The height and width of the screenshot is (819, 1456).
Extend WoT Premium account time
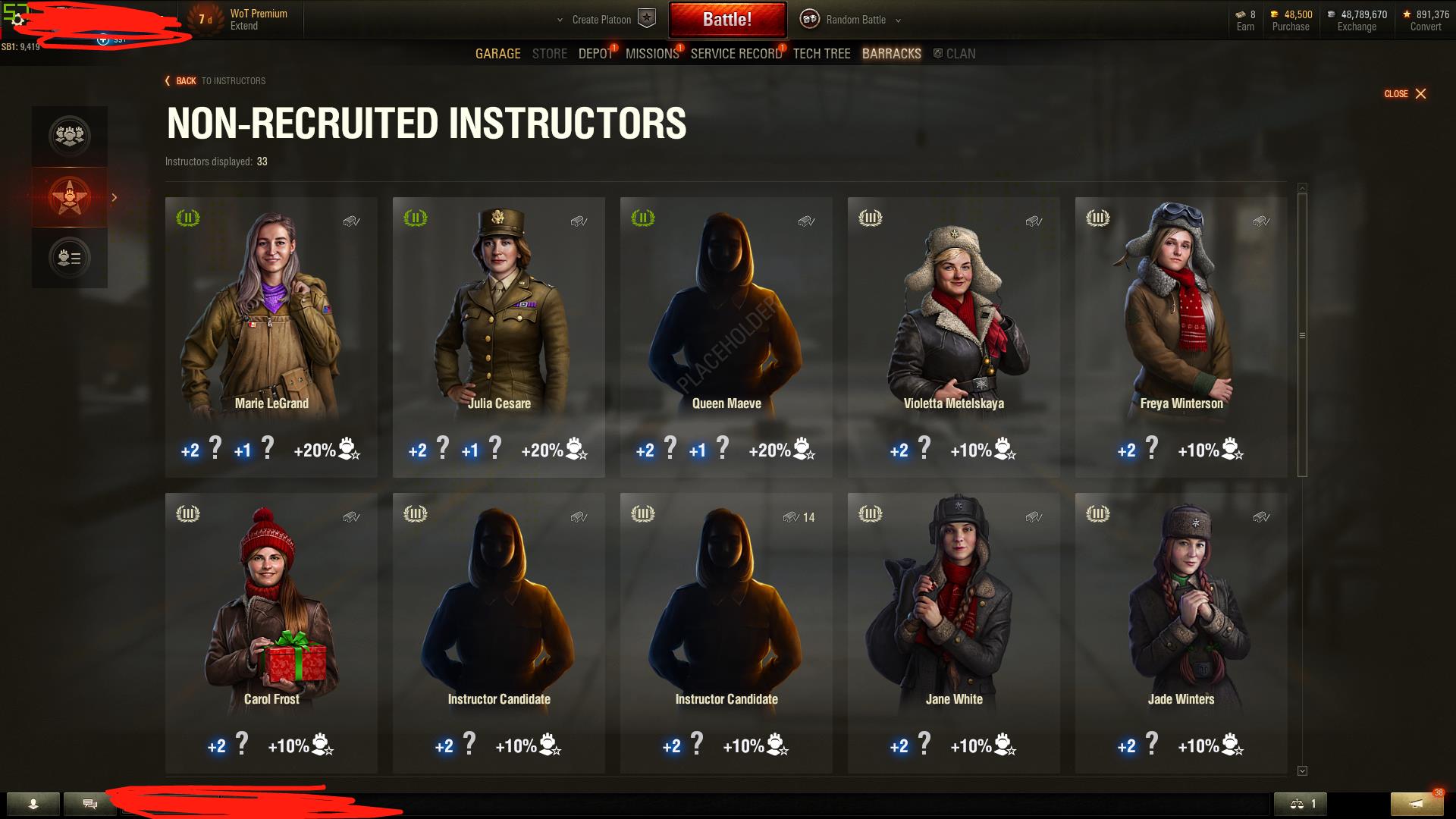(244, 27)
